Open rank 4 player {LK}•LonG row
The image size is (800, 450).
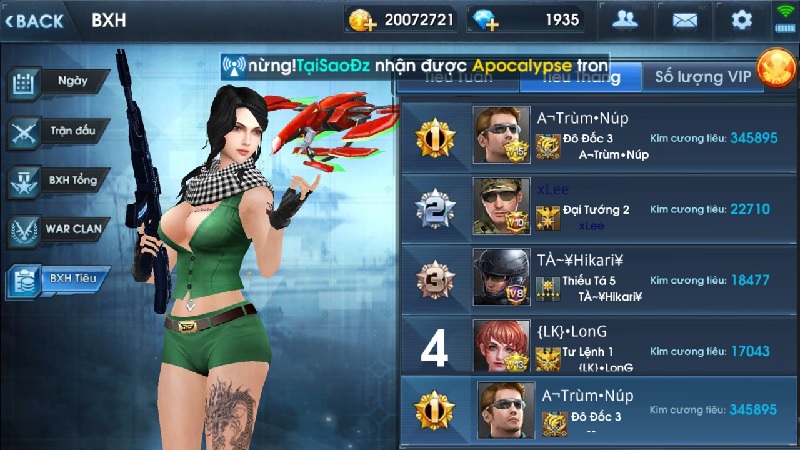(x=596, y=346)
